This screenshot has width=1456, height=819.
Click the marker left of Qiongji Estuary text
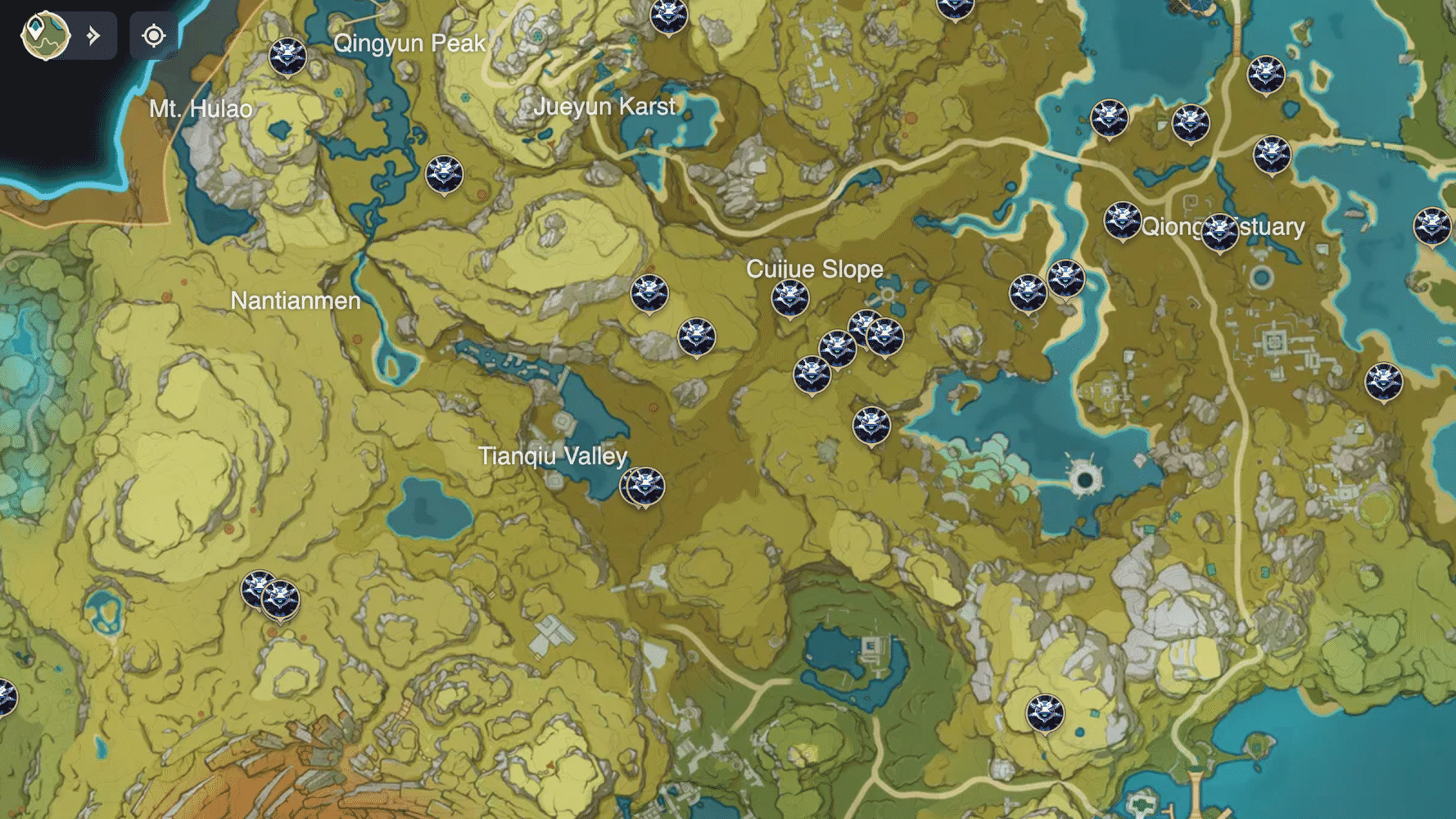coord(1124,219)
